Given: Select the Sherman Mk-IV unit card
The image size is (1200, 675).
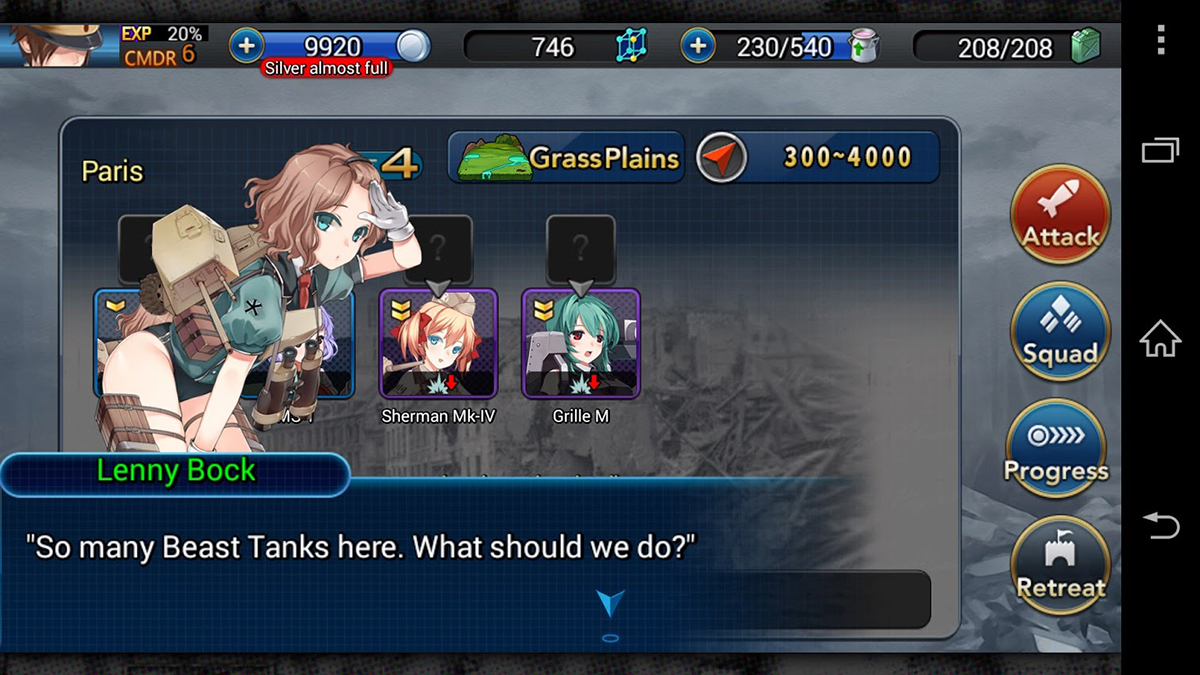Looking at the screenshot, I should [438, 343].
